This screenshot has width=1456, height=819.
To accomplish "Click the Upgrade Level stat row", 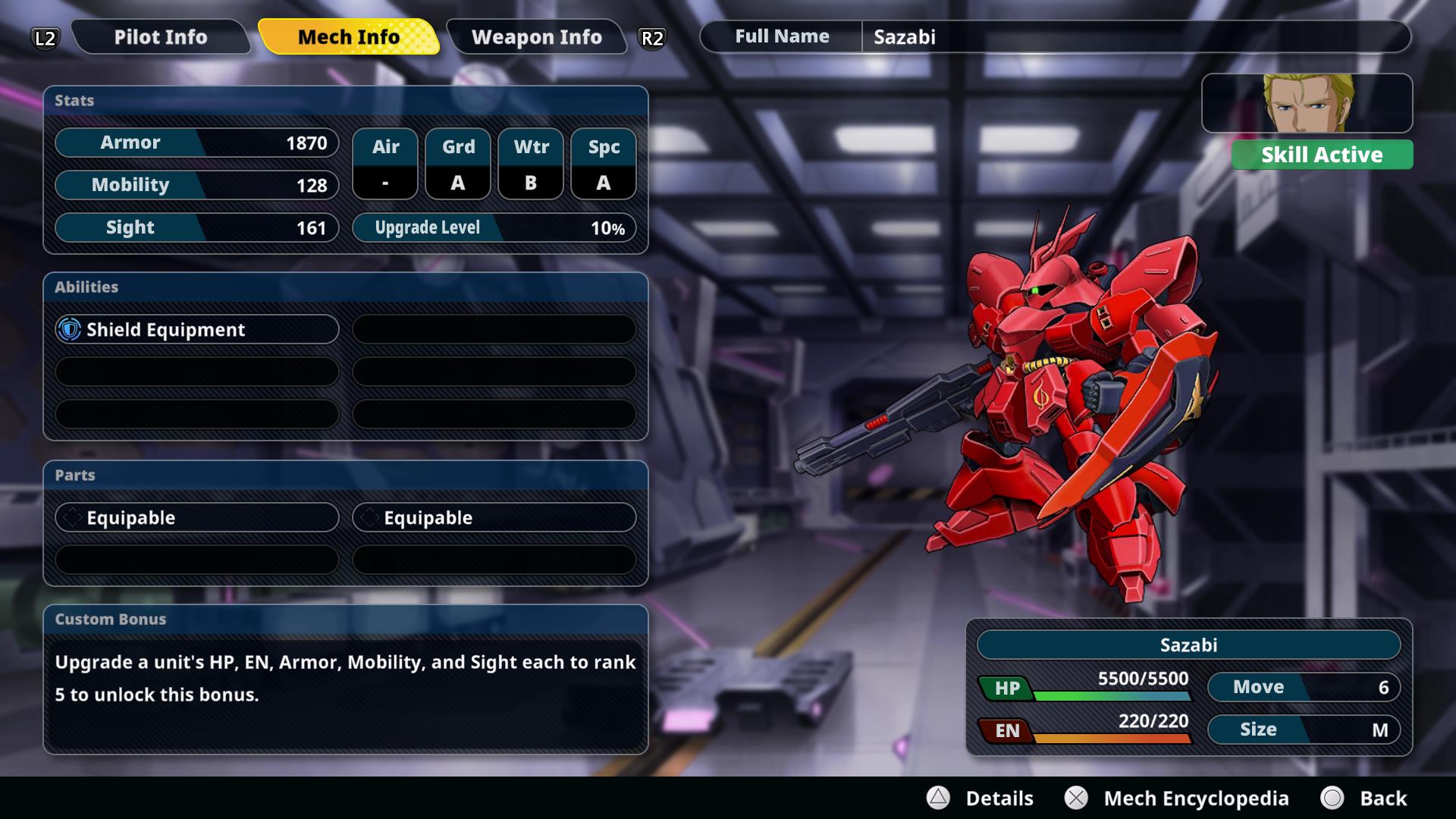I will (494, 227).
